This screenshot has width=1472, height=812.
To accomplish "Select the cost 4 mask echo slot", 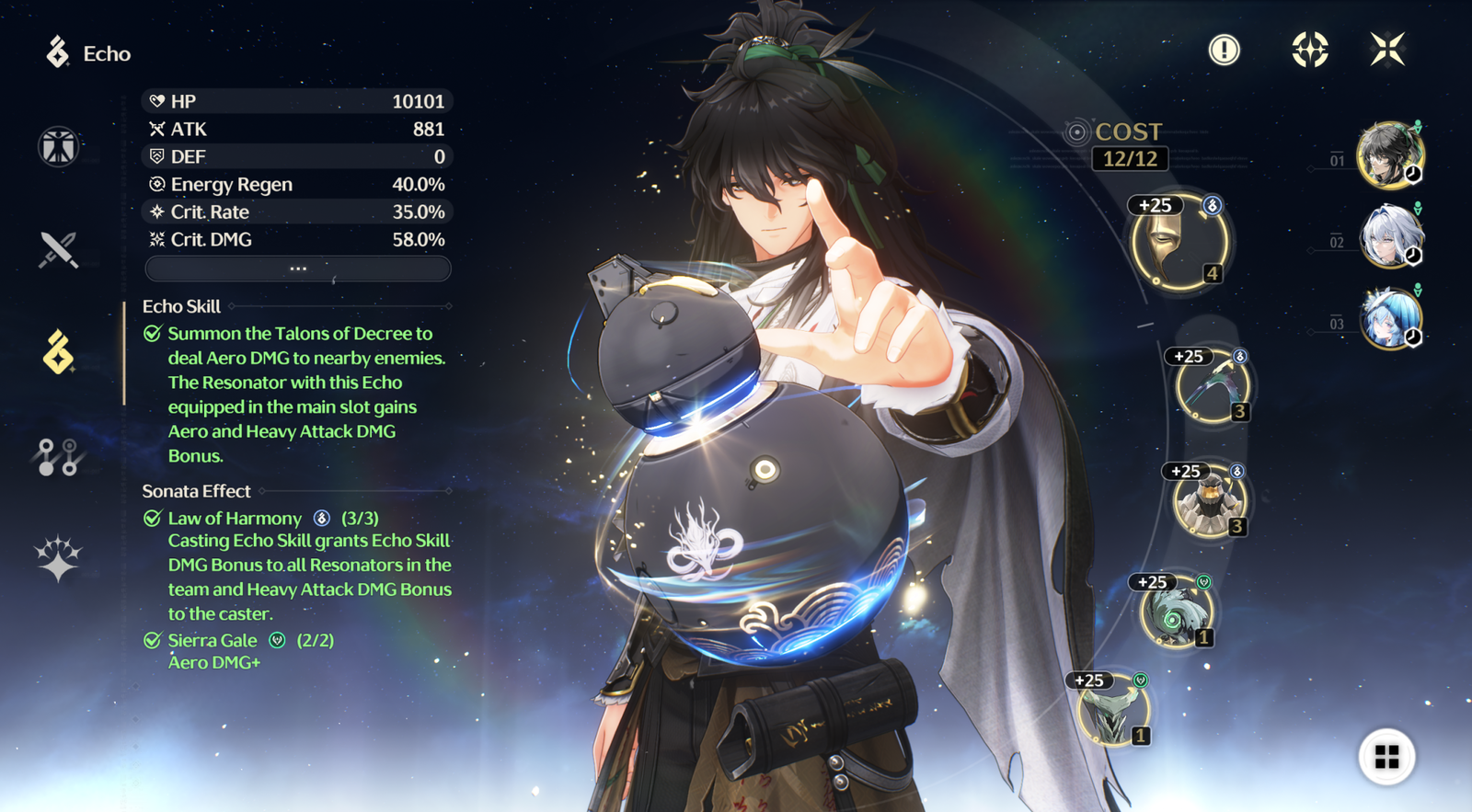I will tap(1179, 245).
